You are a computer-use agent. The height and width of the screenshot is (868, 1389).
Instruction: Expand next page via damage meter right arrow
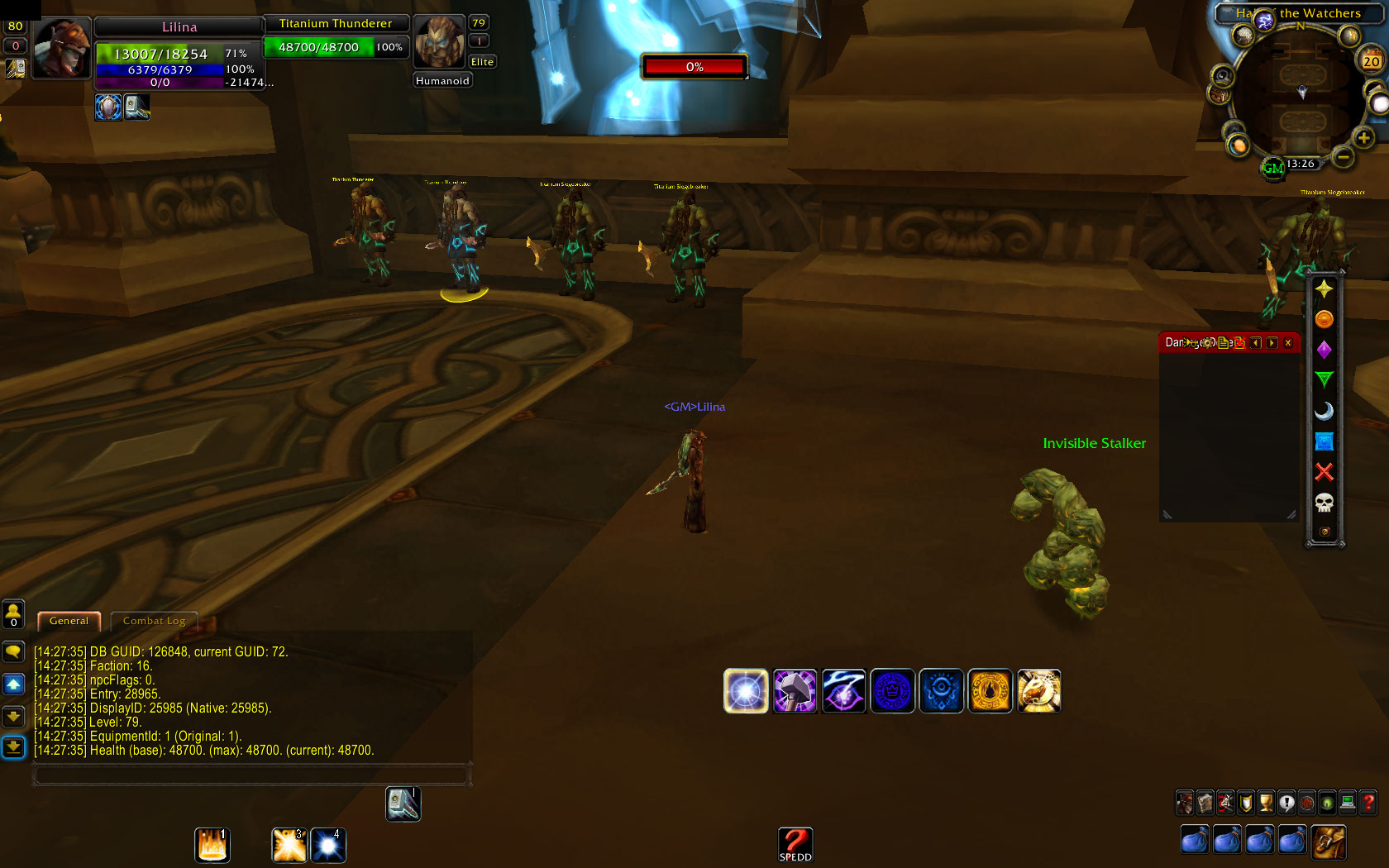pyautogui.click(x=1272, y=342)
